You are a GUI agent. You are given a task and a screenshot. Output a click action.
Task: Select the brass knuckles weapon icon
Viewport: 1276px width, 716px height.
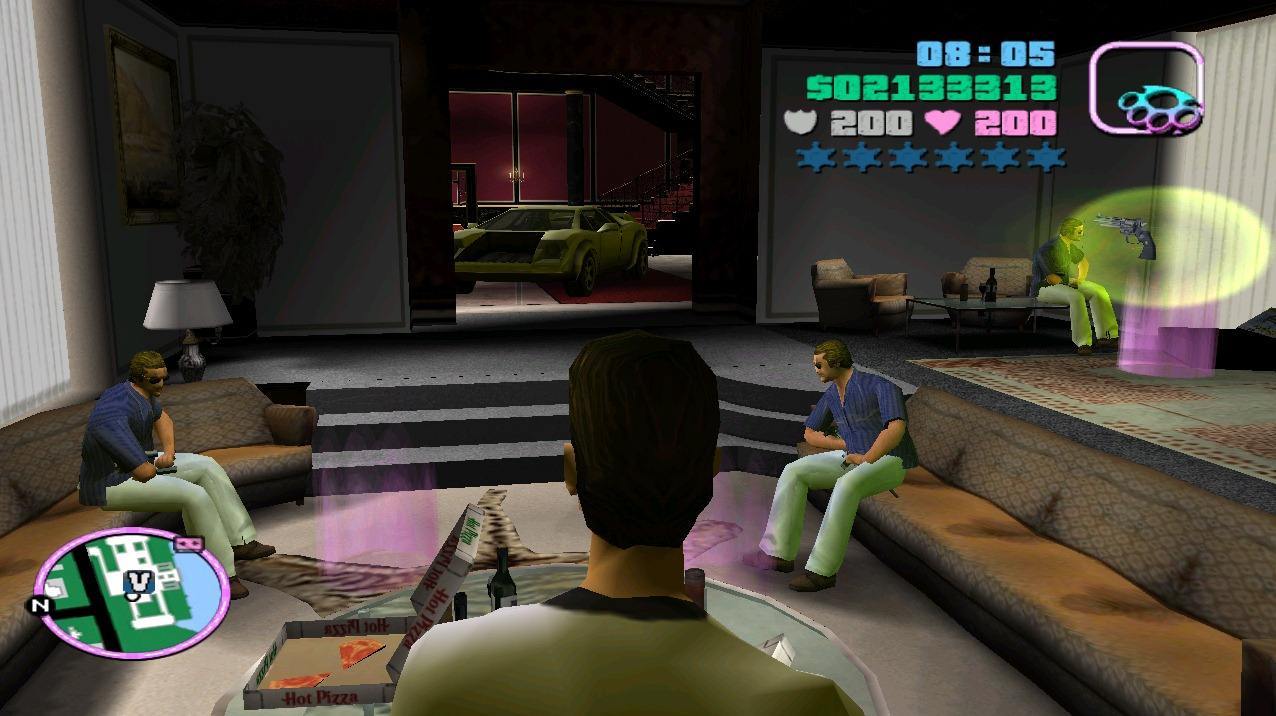(x=1147, y=88)
